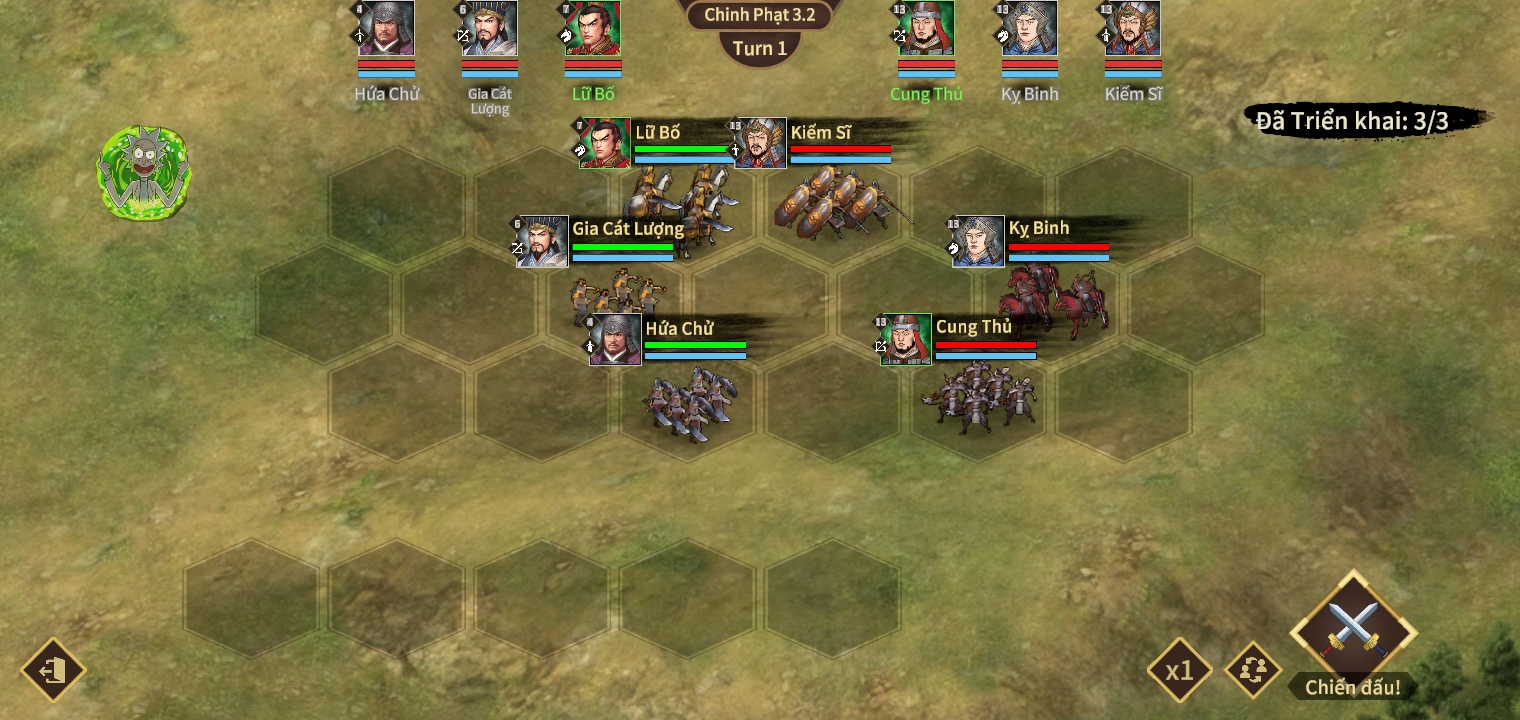Screen dimensions: 1520x720
Task: Open the Rick portal overlay icon
Action: (x=144, y=173)
